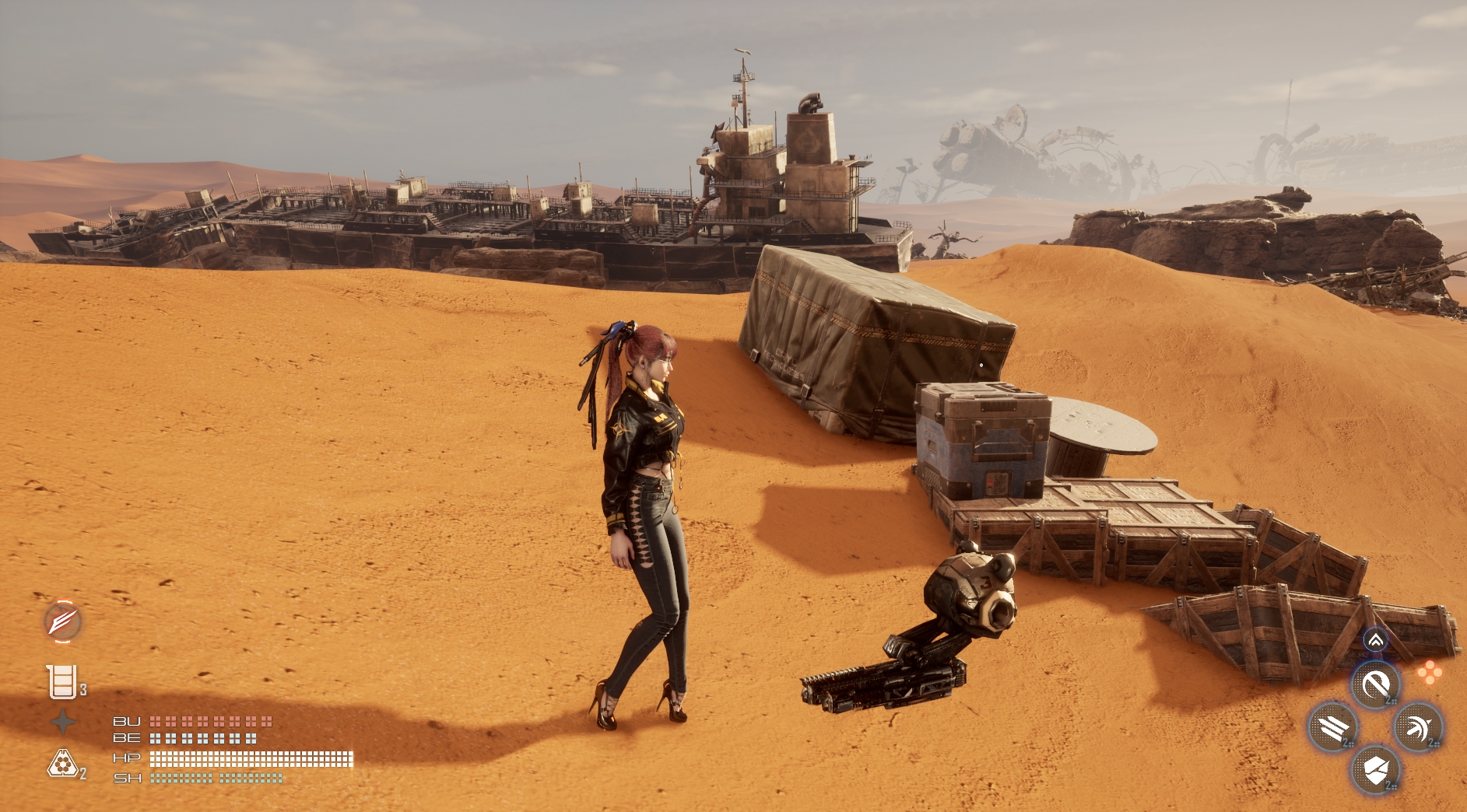This screenshot has height=812, width=1467.
Task: Click the double chevron up icon
Action: (1375, 640)
